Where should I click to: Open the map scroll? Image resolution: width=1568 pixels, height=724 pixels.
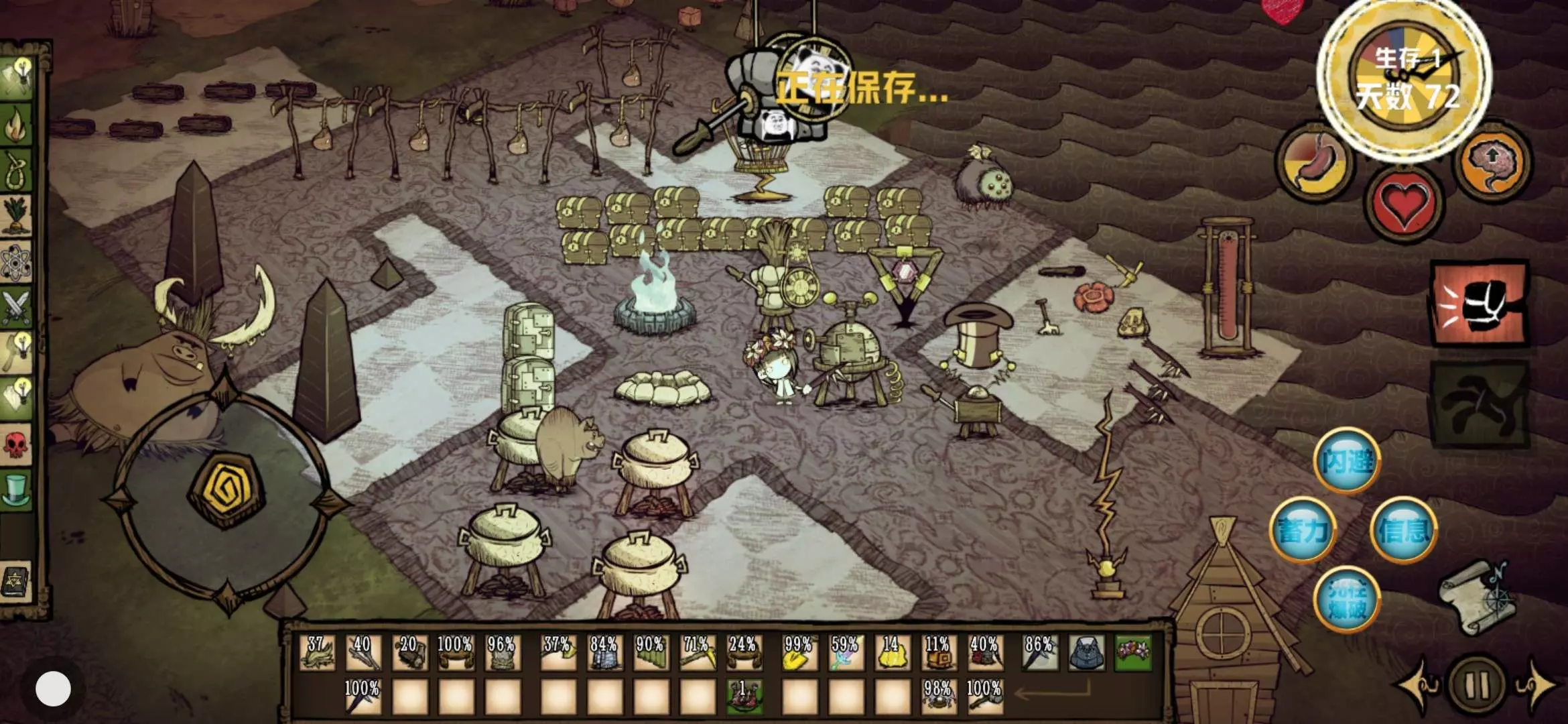[x=1478, y=597]
